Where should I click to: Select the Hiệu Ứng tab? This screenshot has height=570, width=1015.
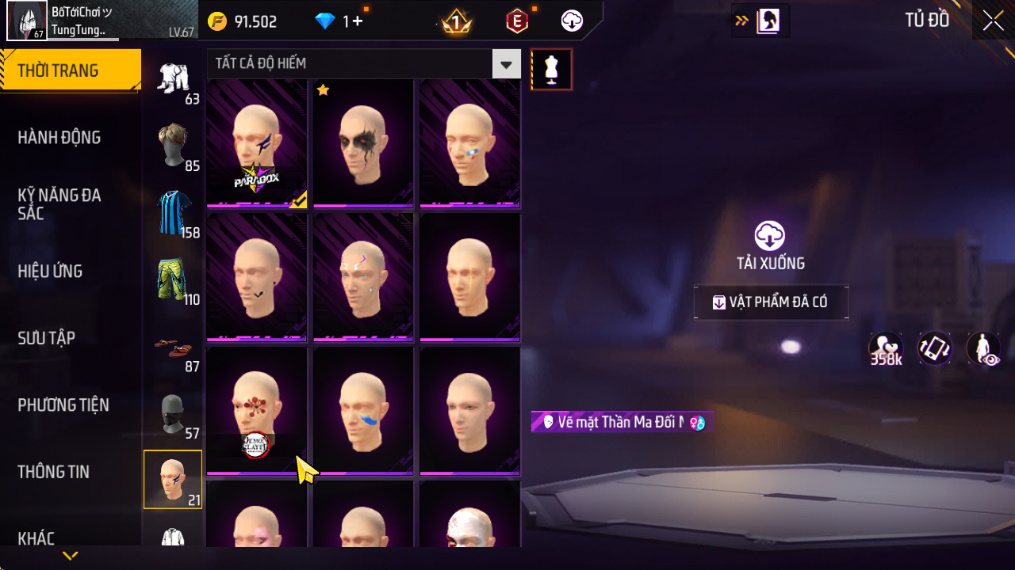click(51, 271)
